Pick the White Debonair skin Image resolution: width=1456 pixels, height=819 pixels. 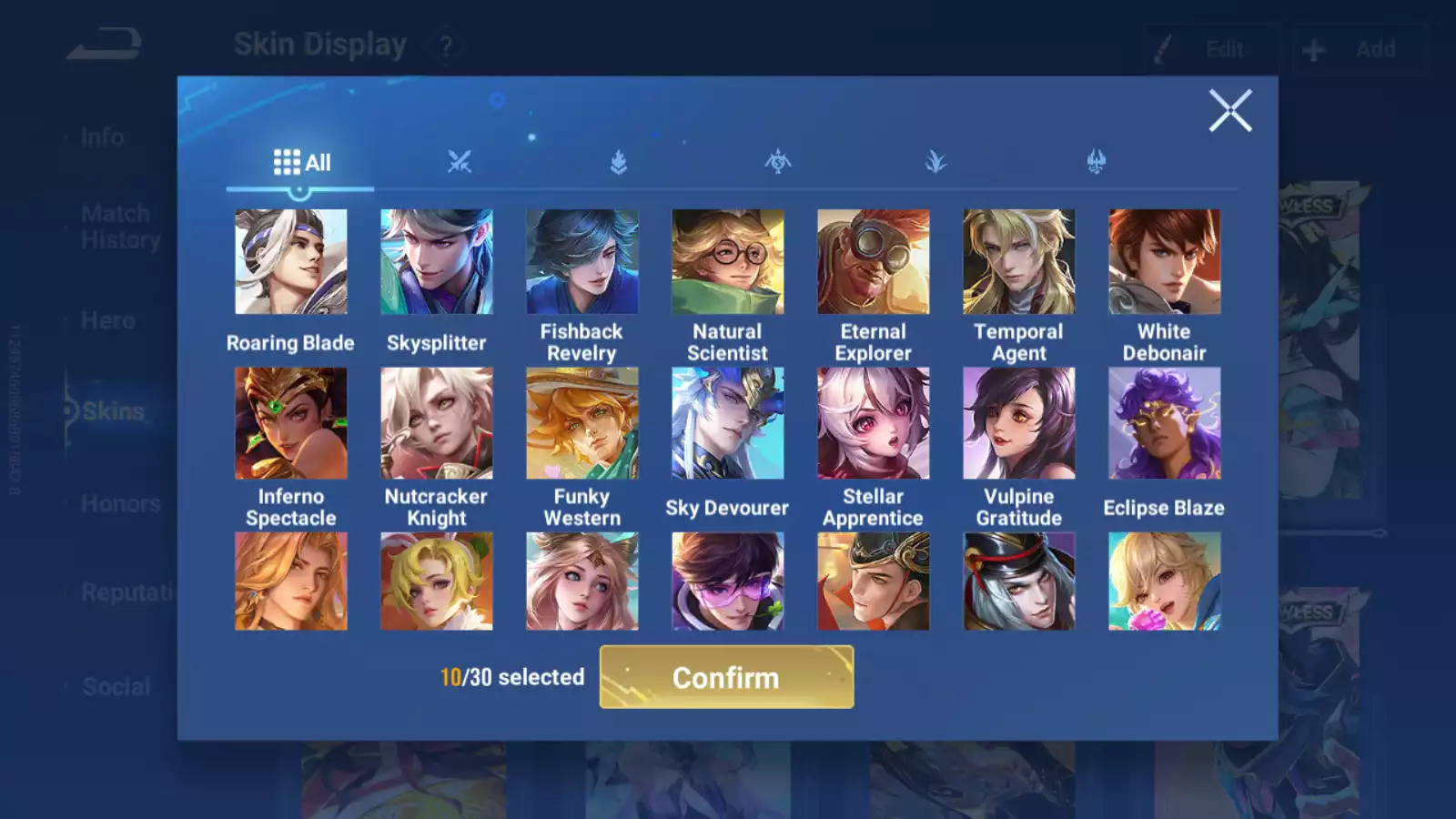click(x=1164, y=262)
